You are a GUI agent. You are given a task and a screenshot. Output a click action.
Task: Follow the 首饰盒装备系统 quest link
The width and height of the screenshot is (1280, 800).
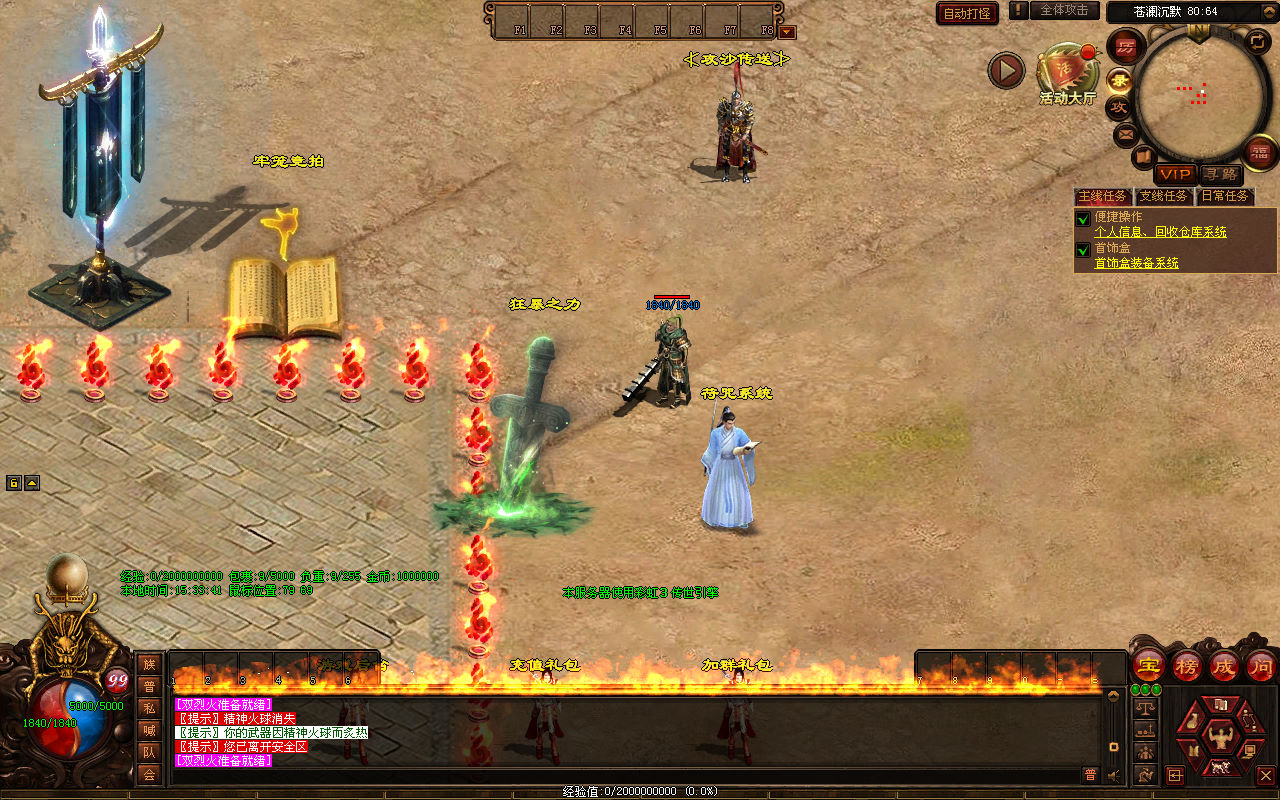pos(1136,263)
